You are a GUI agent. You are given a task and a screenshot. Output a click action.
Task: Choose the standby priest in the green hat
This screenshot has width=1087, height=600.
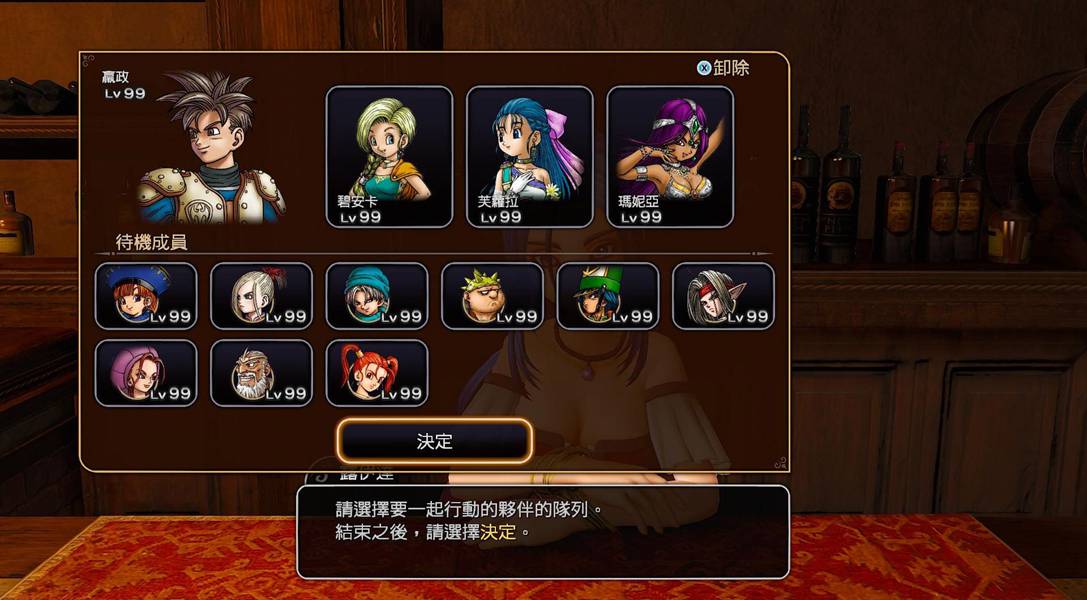[x=608, y=296]
